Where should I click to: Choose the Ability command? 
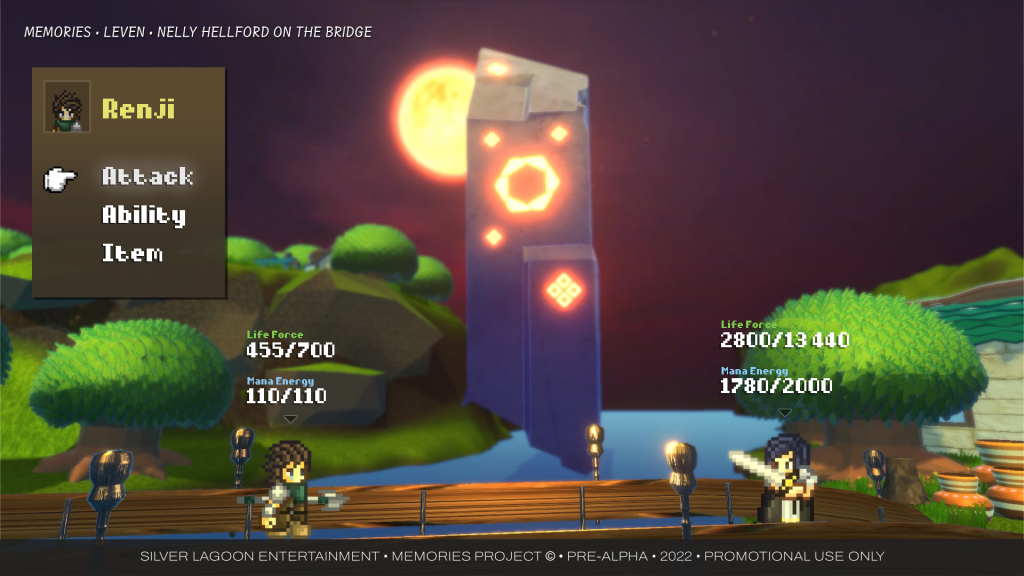point(144,215)
